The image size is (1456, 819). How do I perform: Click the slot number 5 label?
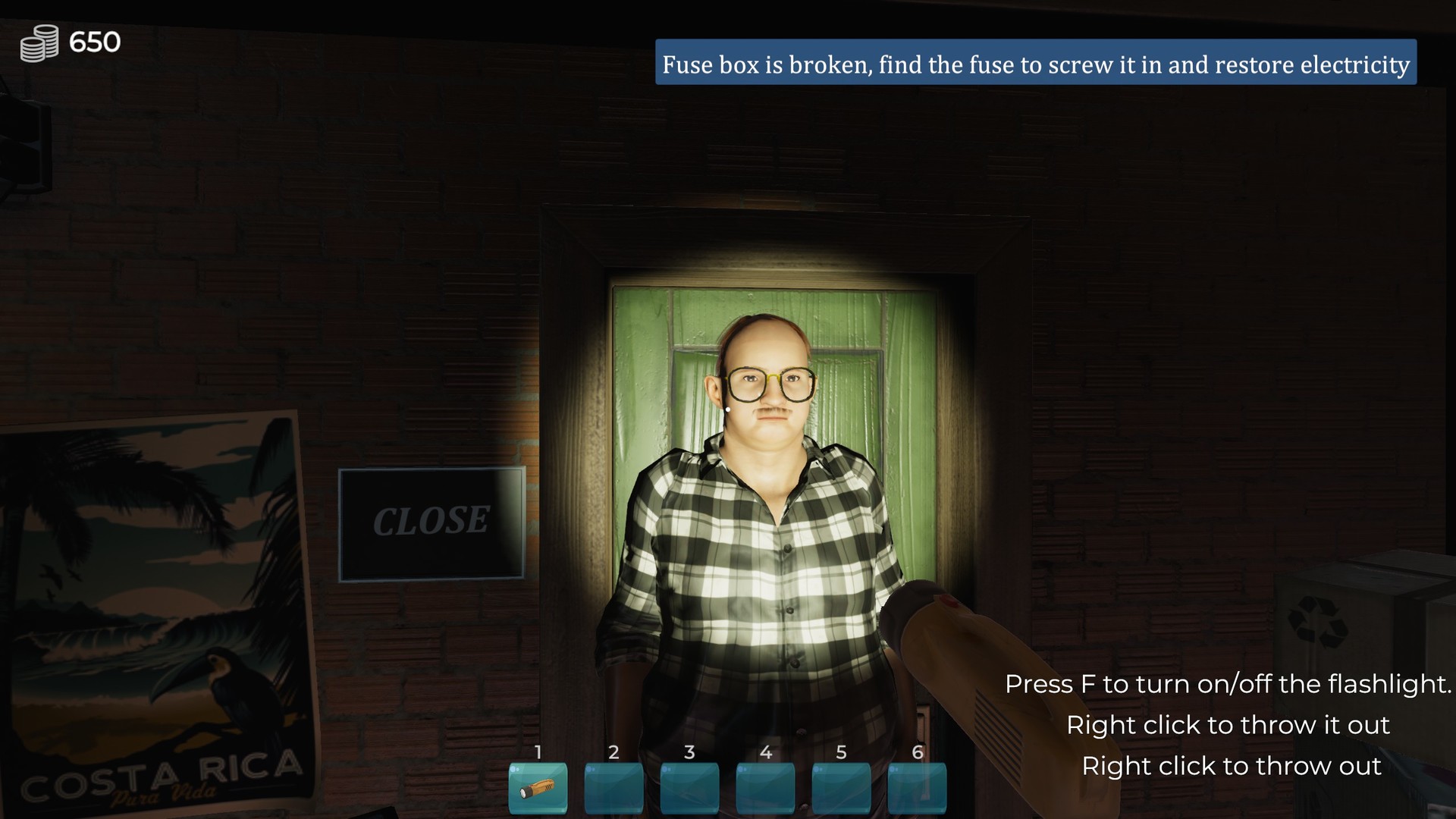point(842,753)
